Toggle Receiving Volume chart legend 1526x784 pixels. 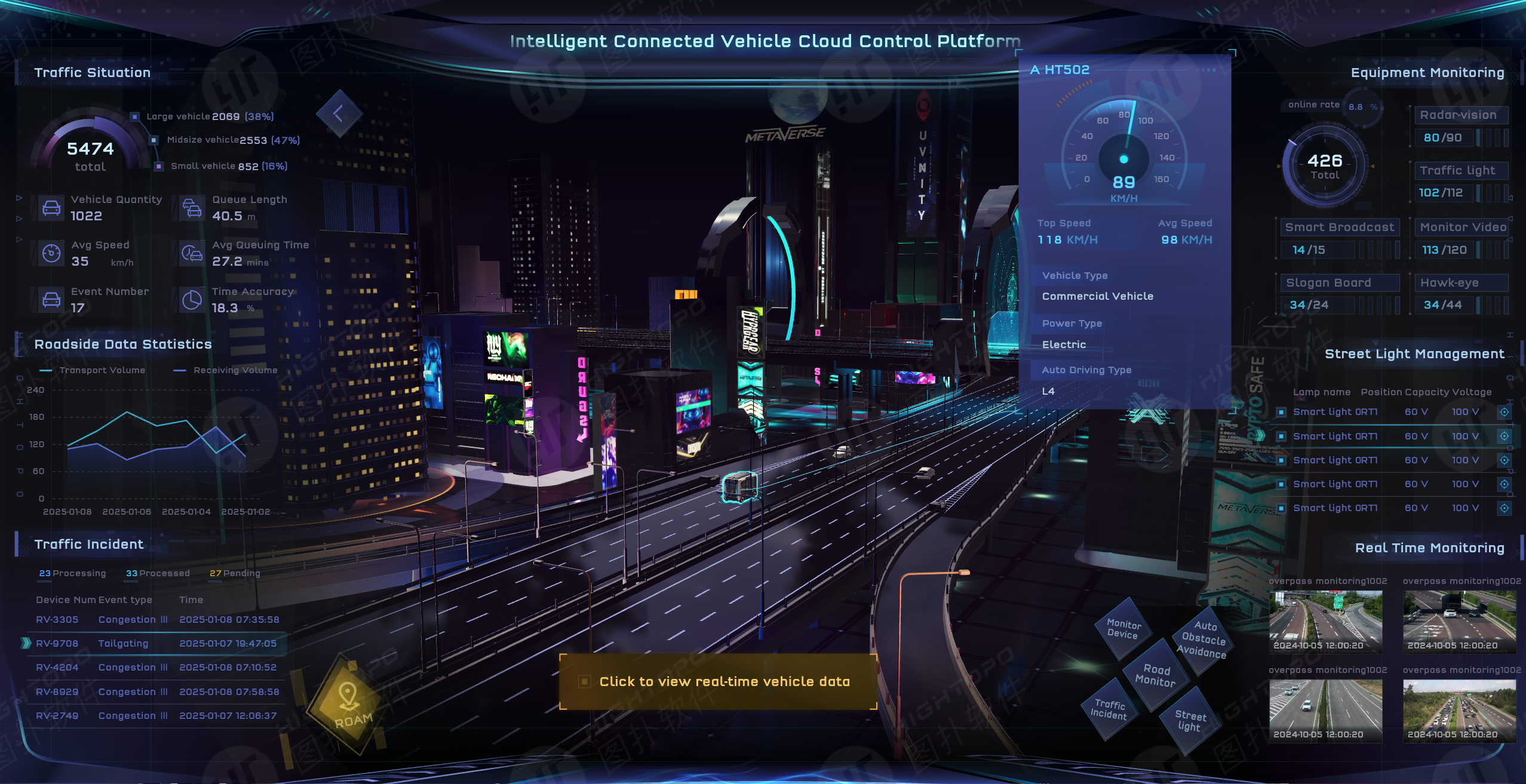[226, 370]
